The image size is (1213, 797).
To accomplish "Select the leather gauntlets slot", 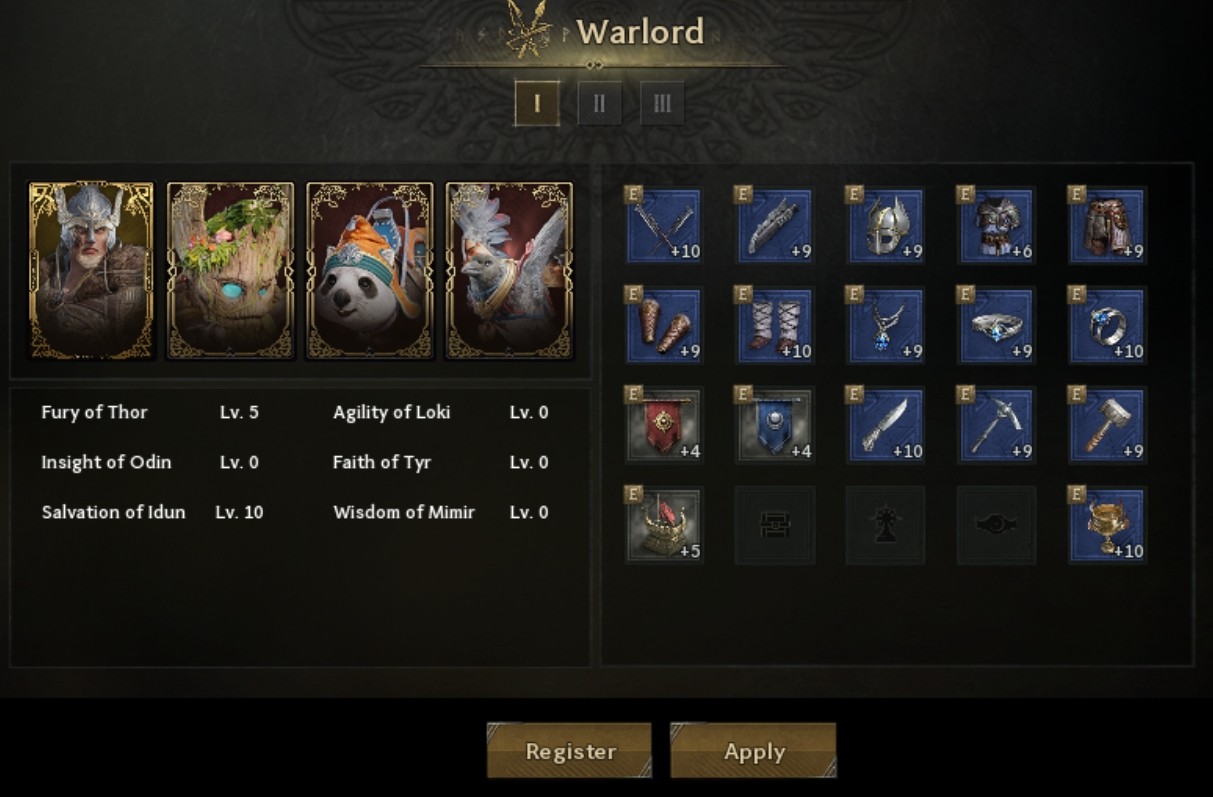I will (x=664, y=326).
